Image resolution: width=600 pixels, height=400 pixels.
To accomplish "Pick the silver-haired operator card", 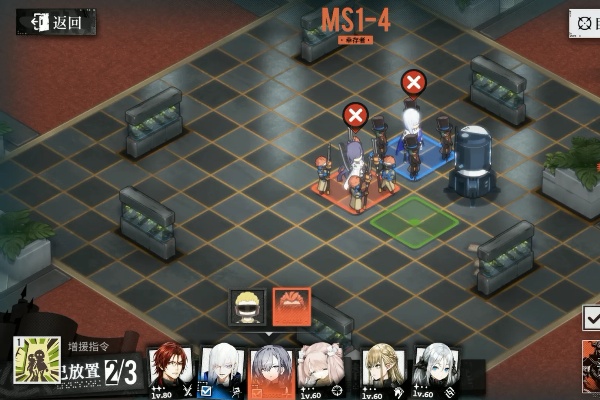I will click(437, 370).
